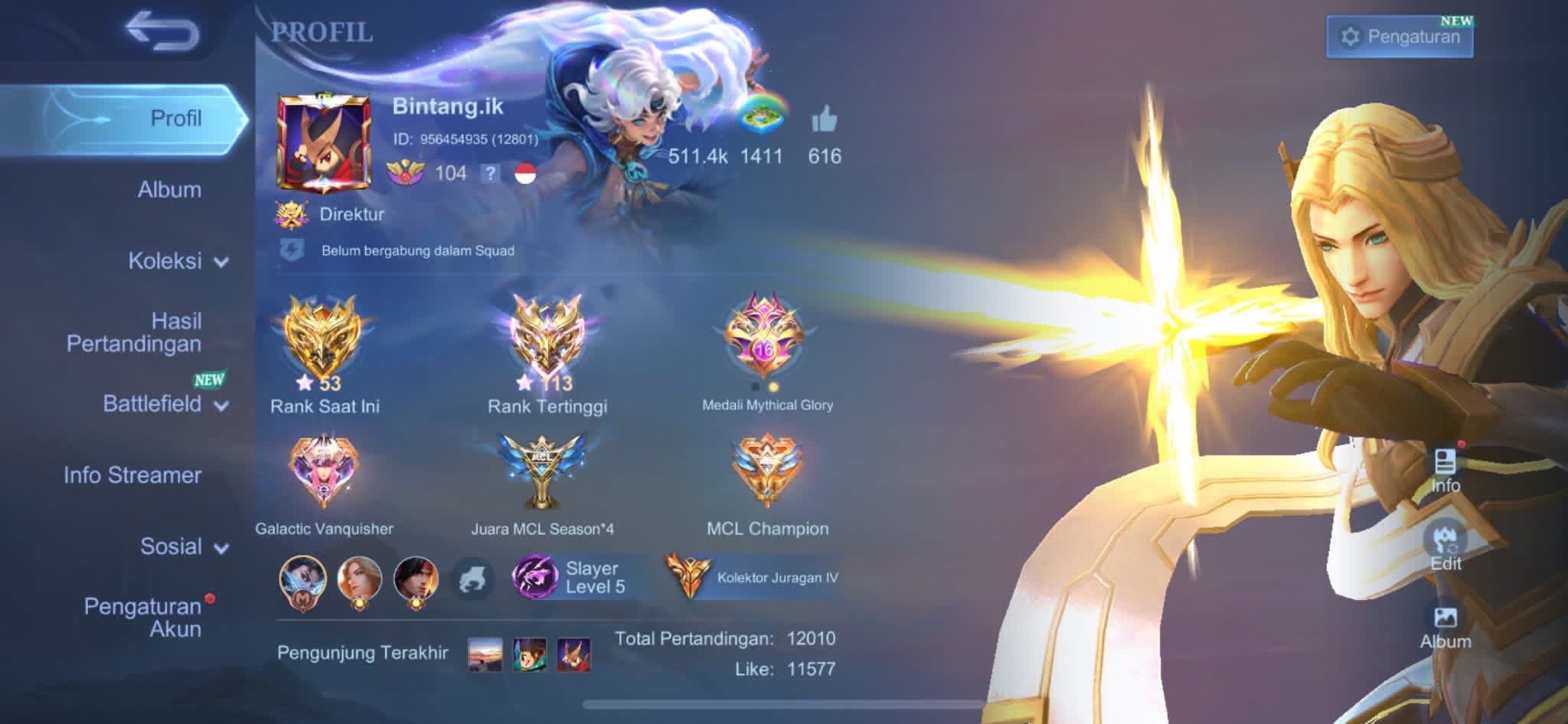This screenshot has width=1568, height=724.
Task: Open Hasil Pertandingan section
Action: coord(135,332)
